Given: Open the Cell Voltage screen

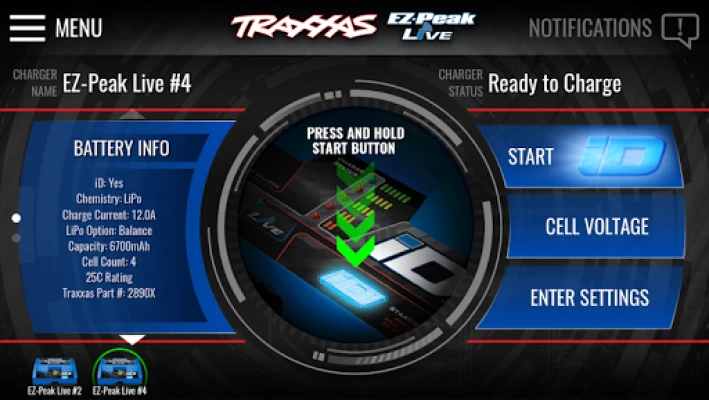Looking at the screenshot, I should [596, 227].
